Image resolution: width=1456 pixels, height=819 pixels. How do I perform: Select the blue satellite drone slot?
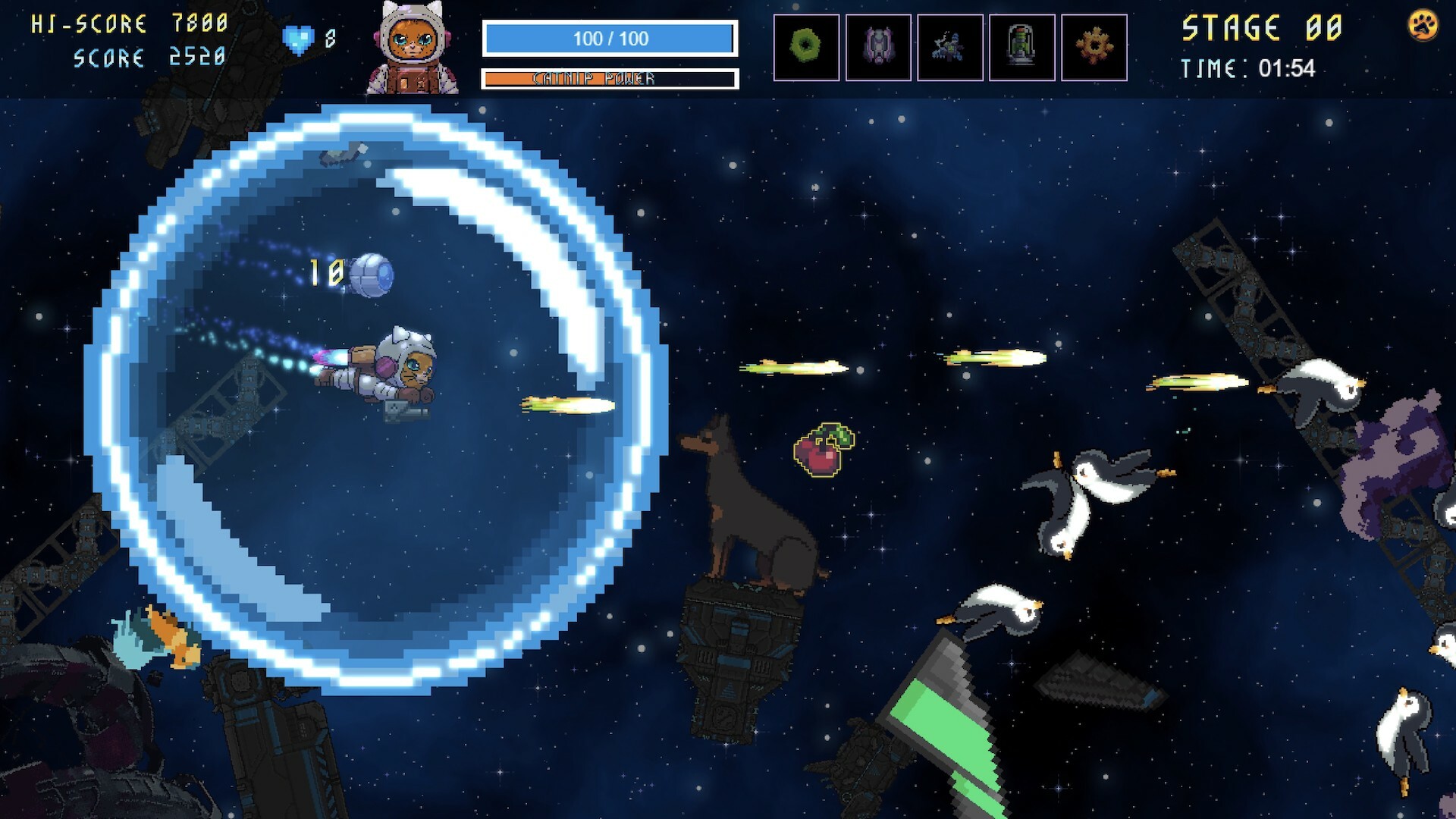[949, 47]
